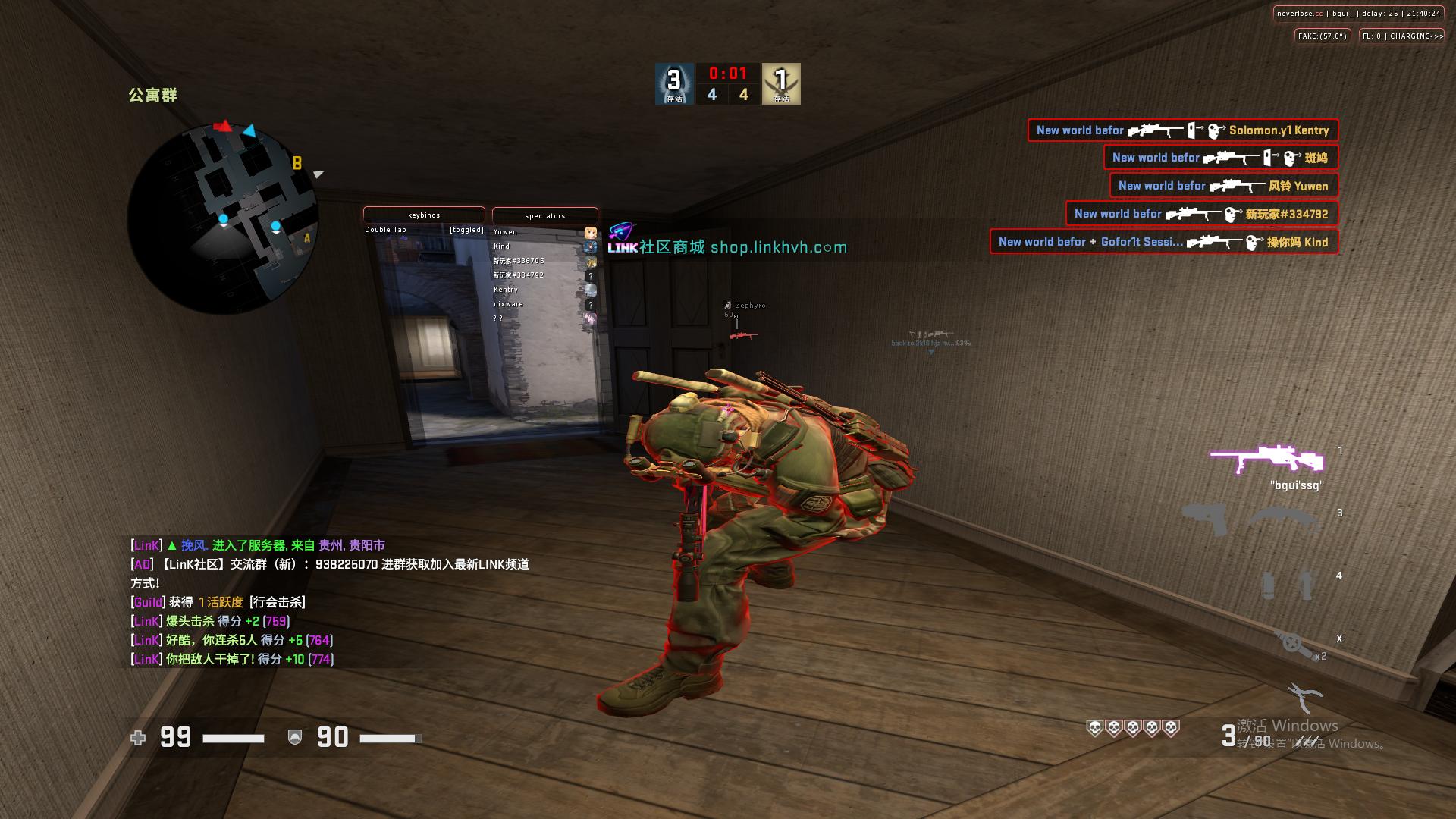Choose the pistol weapon icon
This screenshot has width=1456, height=819.
pos(1204,519)
